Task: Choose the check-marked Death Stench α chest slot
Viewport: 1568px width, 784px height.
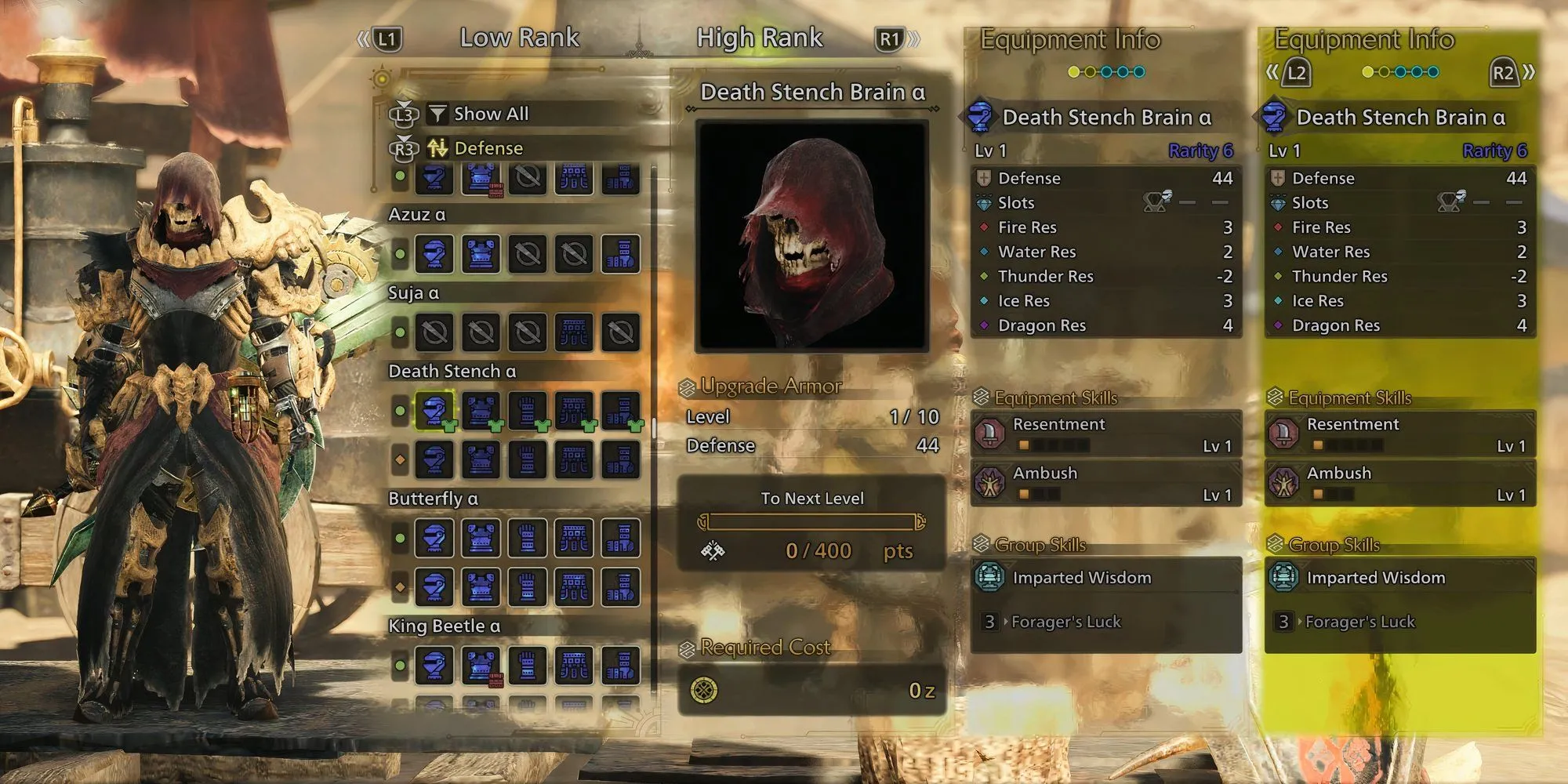Action: [481, 410]
